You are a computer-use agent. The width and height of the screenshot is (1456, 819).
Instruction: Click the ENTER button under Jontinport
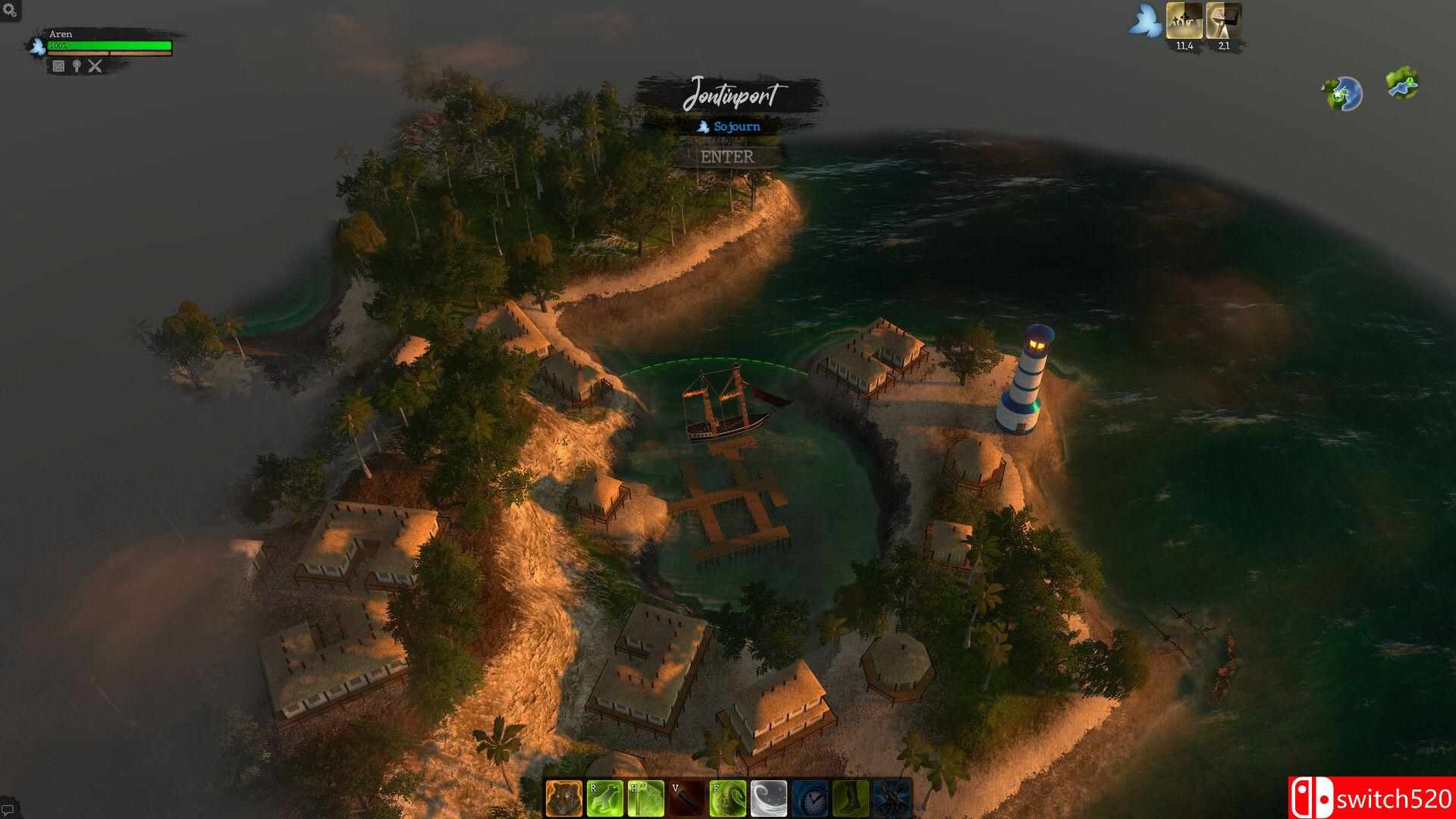tap(727, 157)
